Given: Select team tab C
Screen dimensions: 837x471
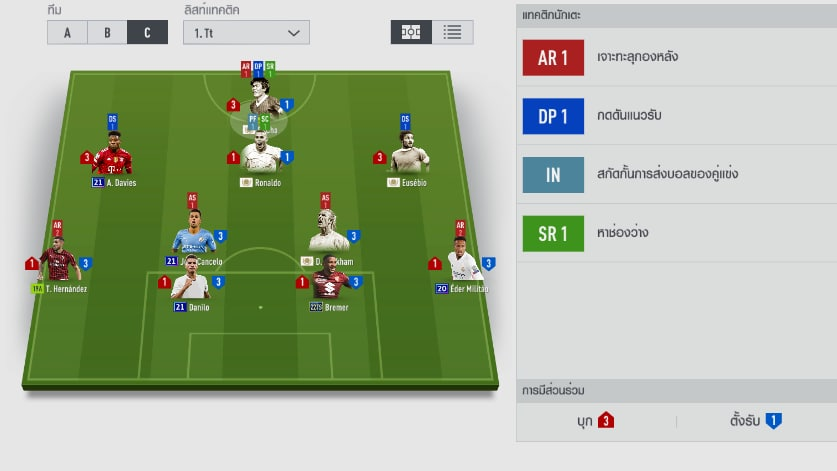Looking at the screenshot, I should [147, 32].
